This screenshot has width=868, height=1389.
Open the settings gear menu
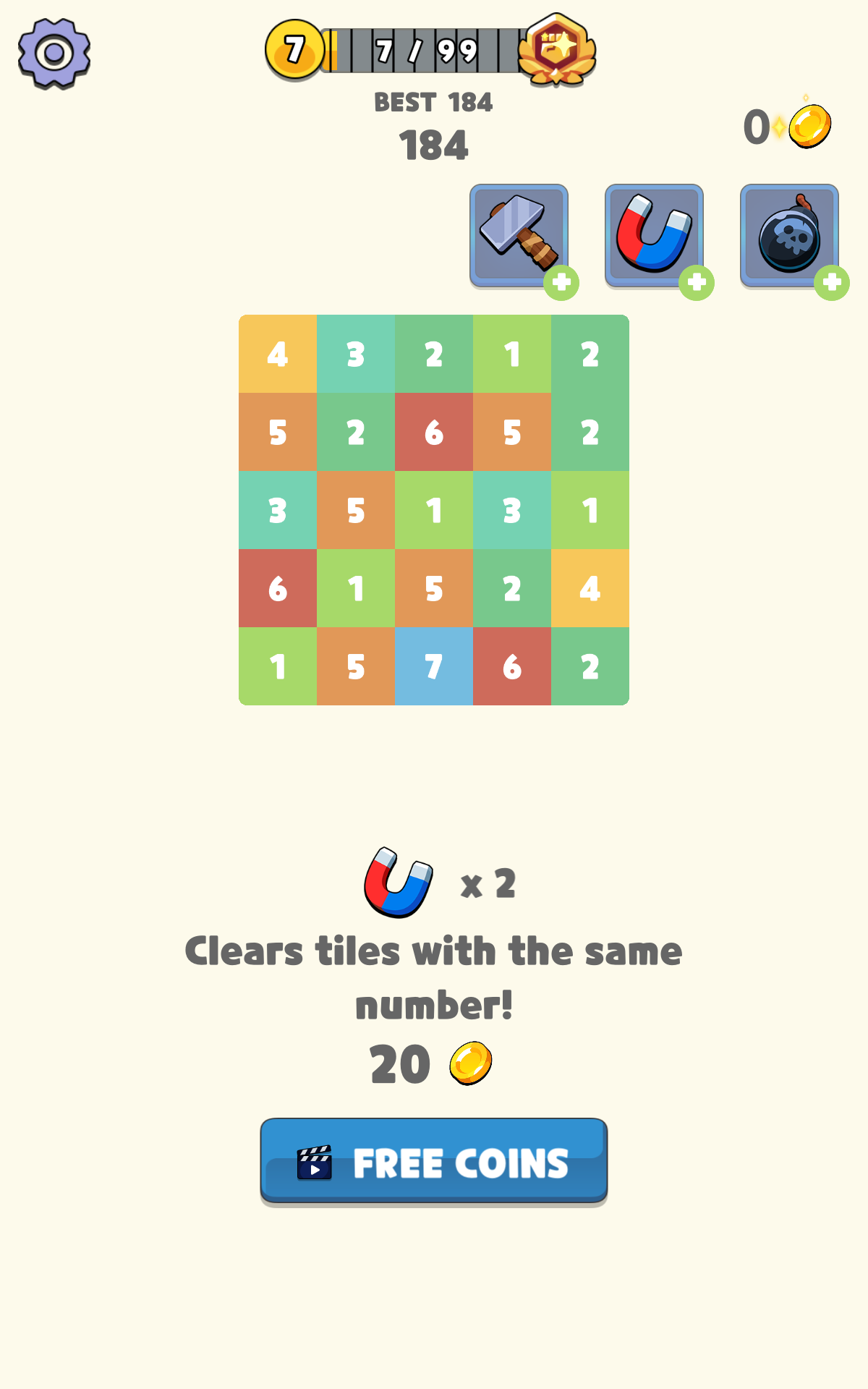tap(54, 54)
